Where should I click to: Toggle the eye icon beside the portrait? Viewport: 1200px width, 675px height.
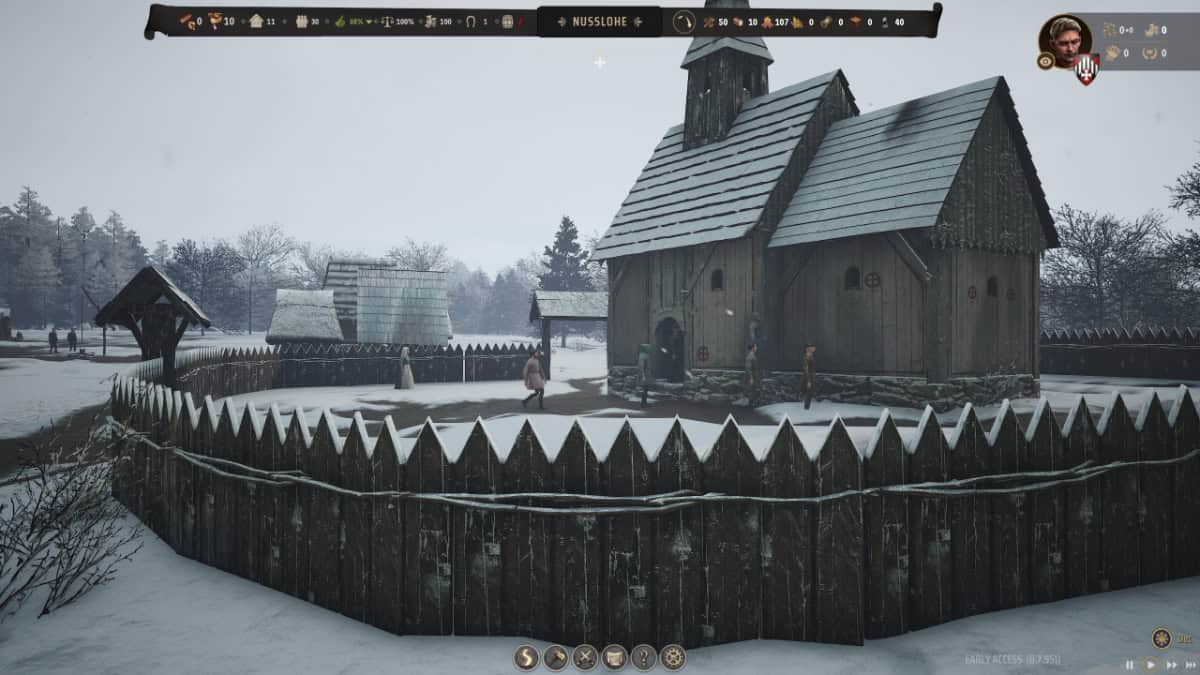tap(1045, 61)
